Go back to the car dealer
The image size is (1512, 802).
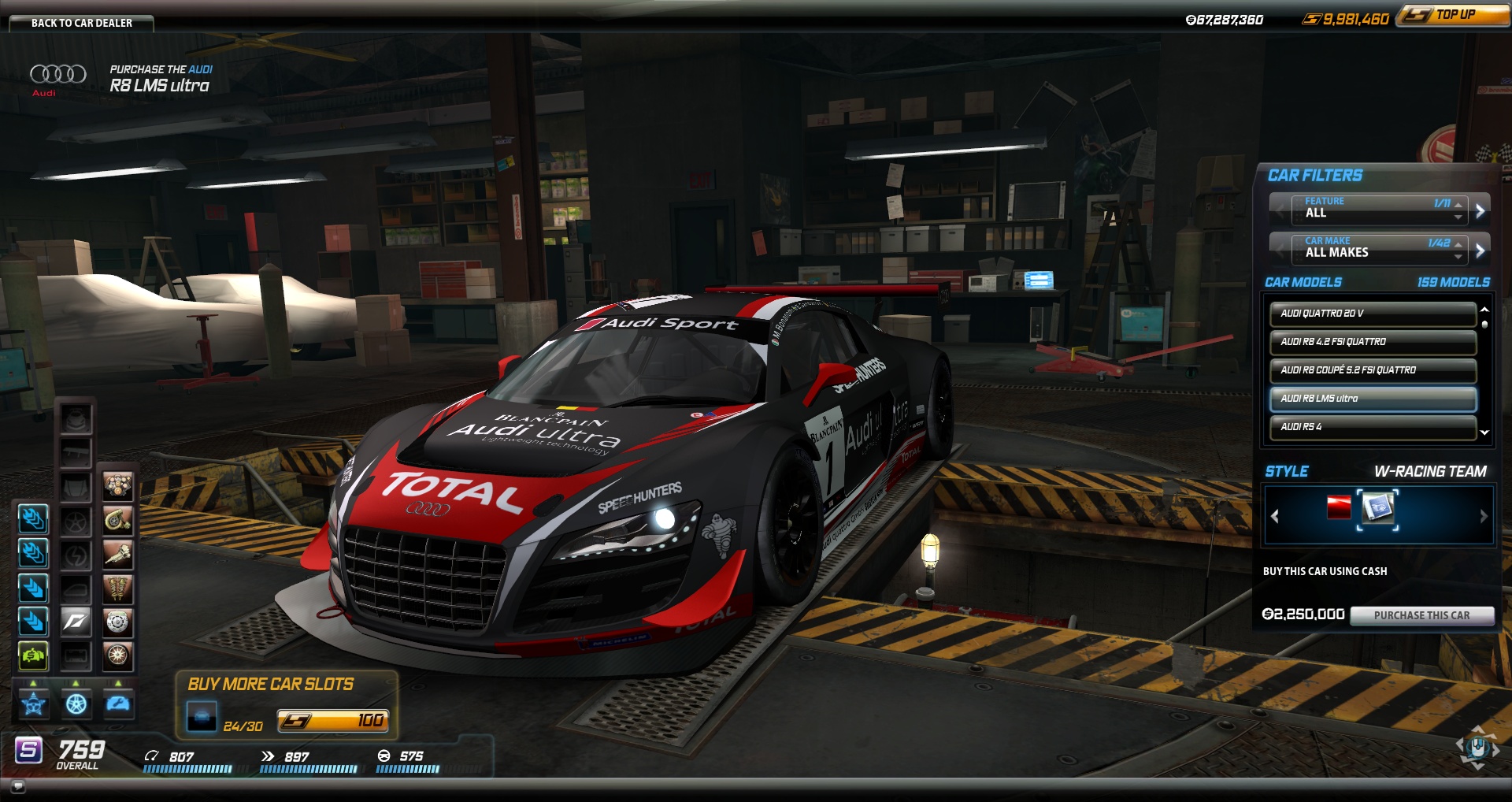coord(81,23)
